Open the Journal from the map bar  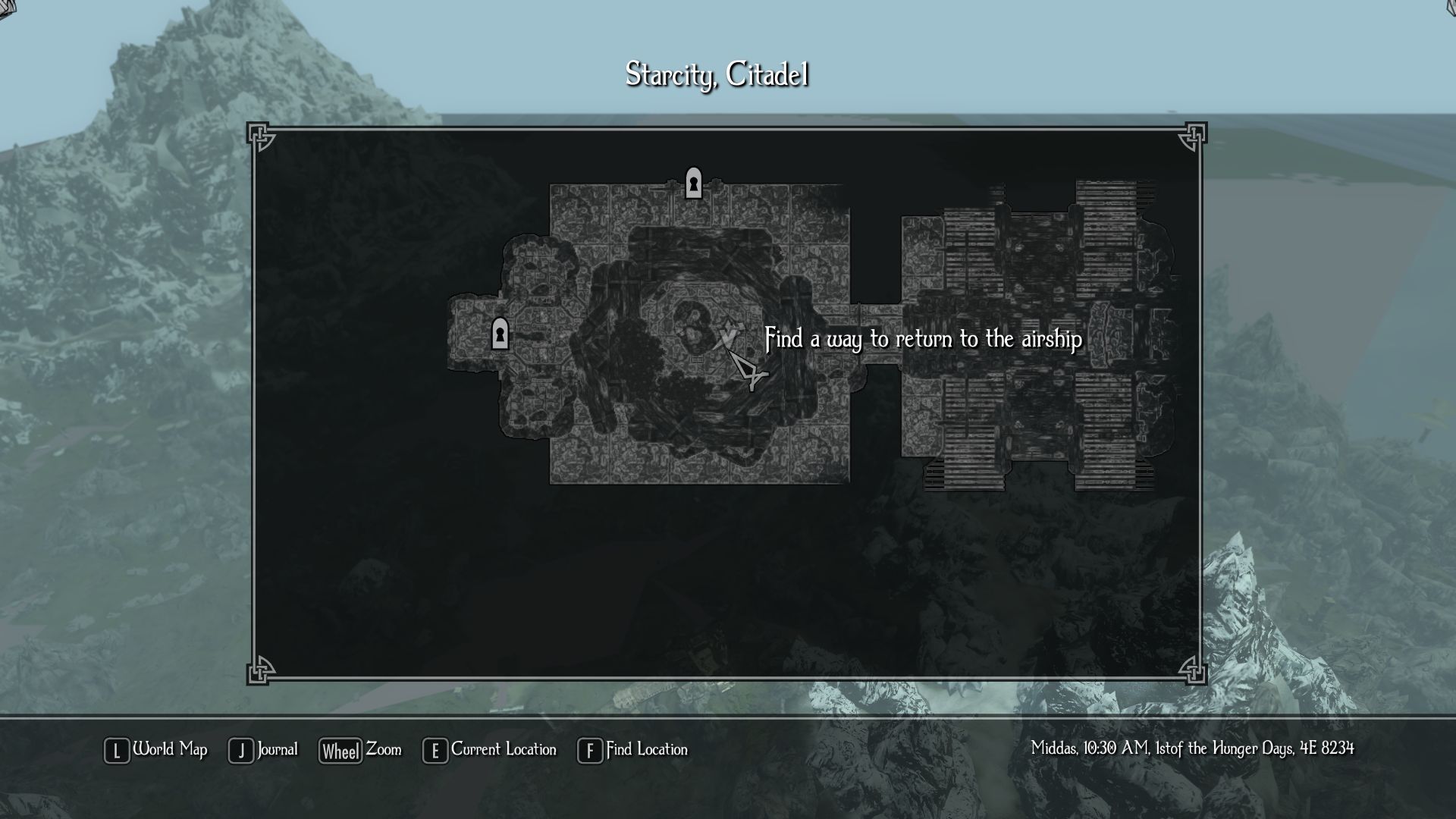click(263, 750)
